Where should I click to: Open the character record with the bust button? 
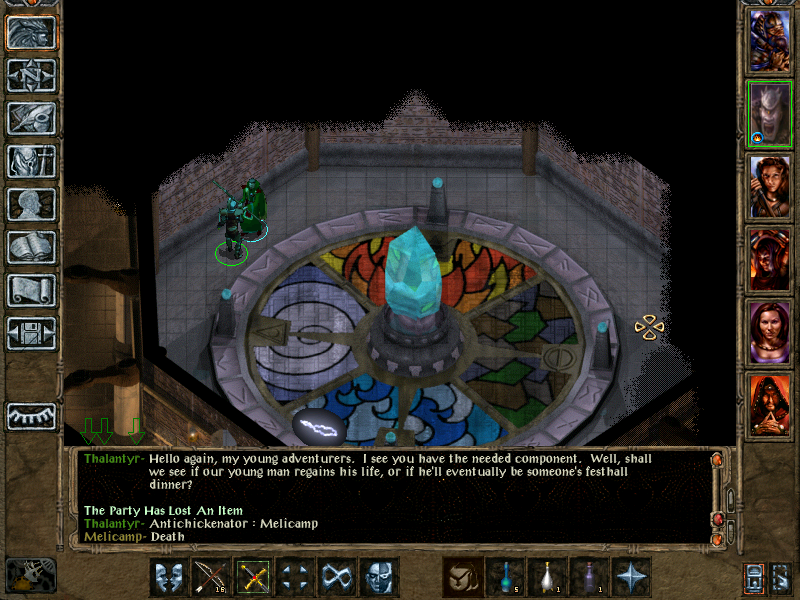click(x=32, y=204)
